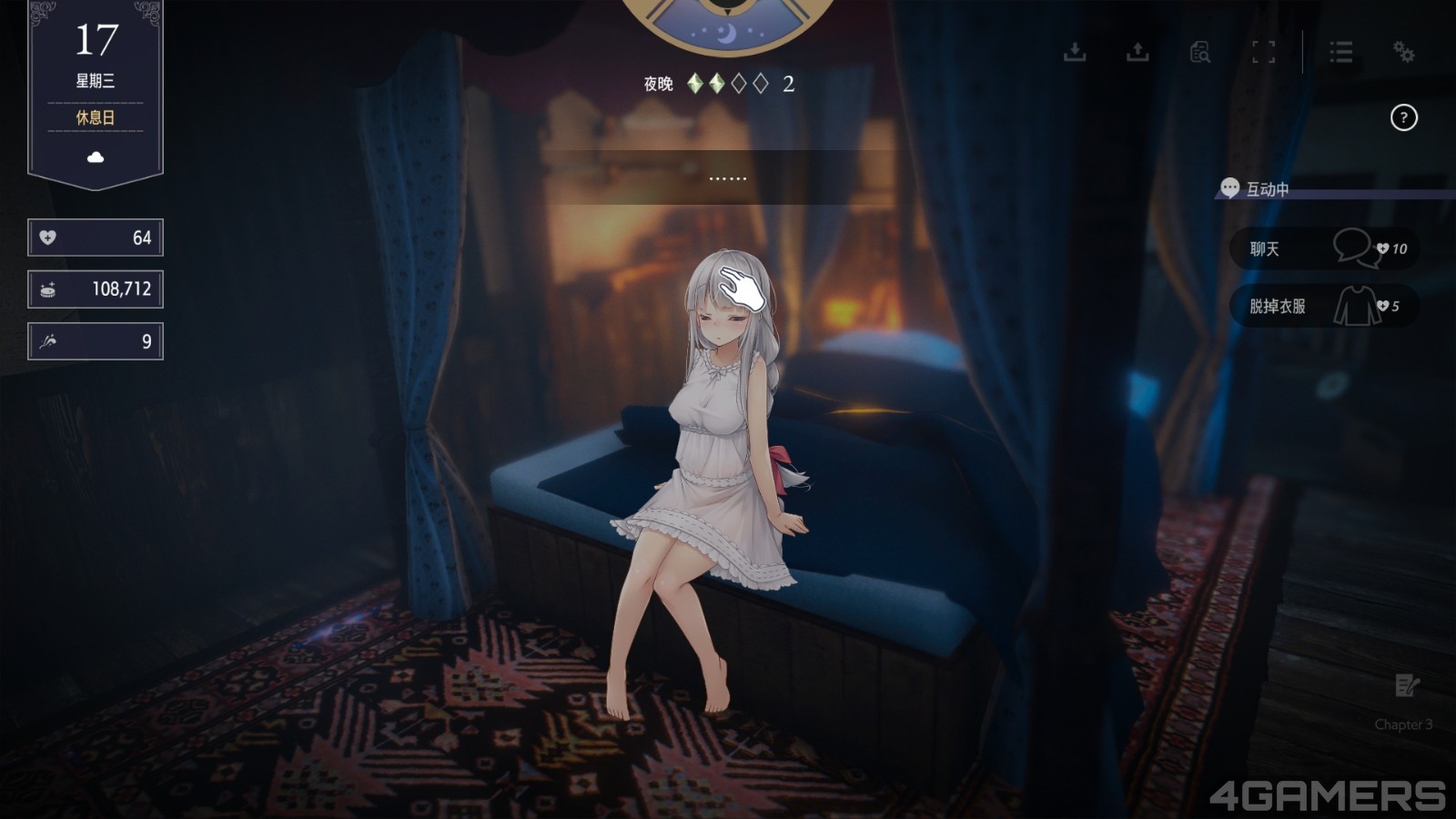Toggle the fullscreen brackets icon
Image resolution: width=1456 pixels, height=819 pixels.
tap(1263, 52)
